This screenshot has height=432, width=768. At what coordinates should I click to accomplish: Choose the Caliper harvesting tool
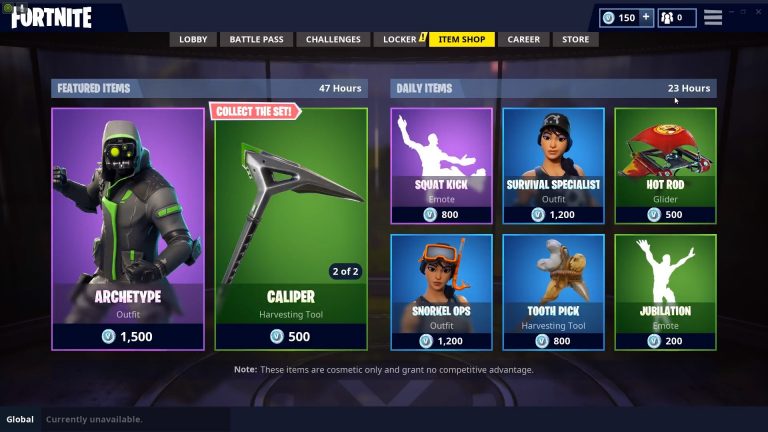(x=292, y=229)
